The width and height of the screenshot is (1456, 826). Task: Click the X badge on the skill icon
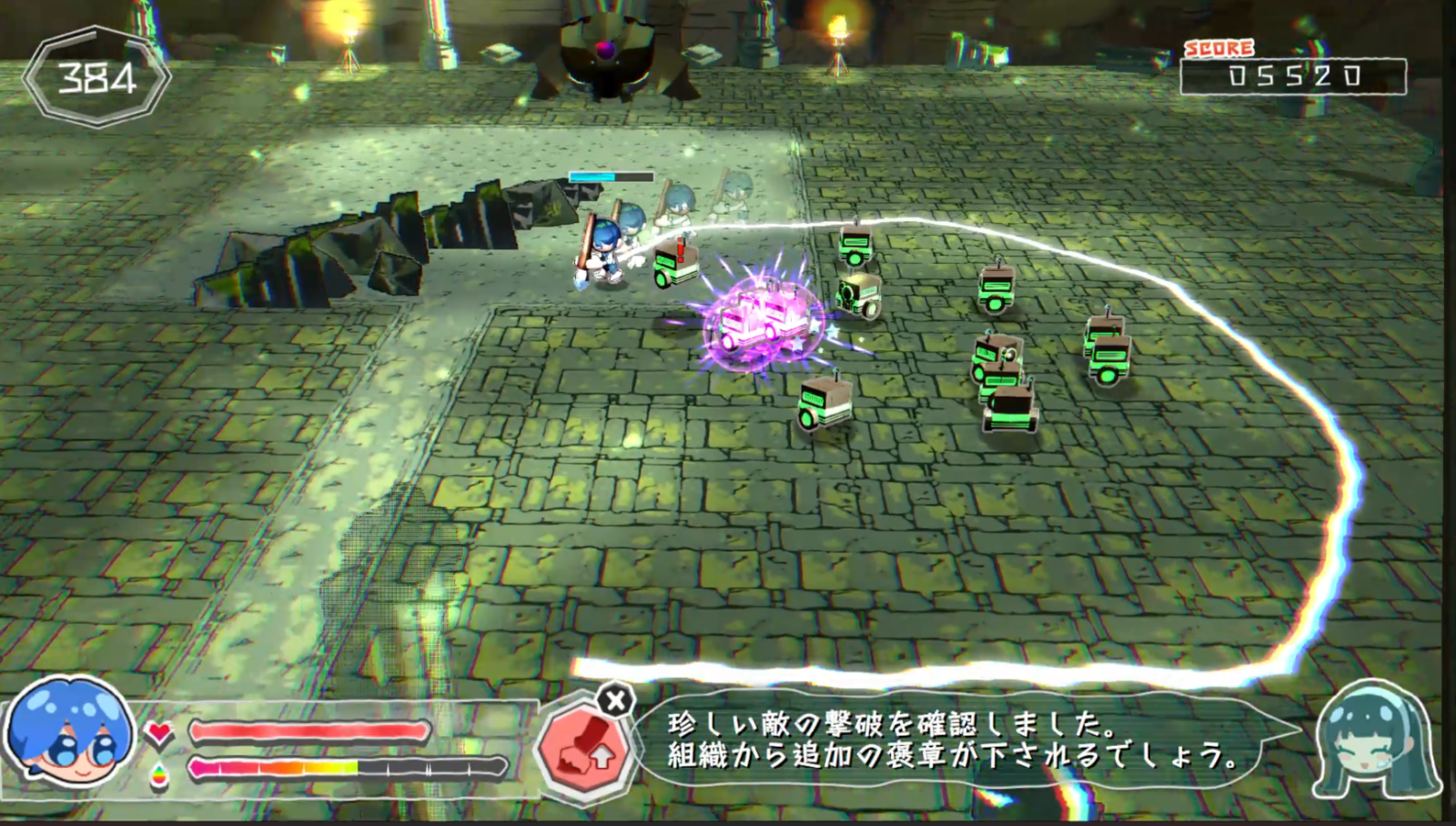pyautogui.click(x=616, y=701)
